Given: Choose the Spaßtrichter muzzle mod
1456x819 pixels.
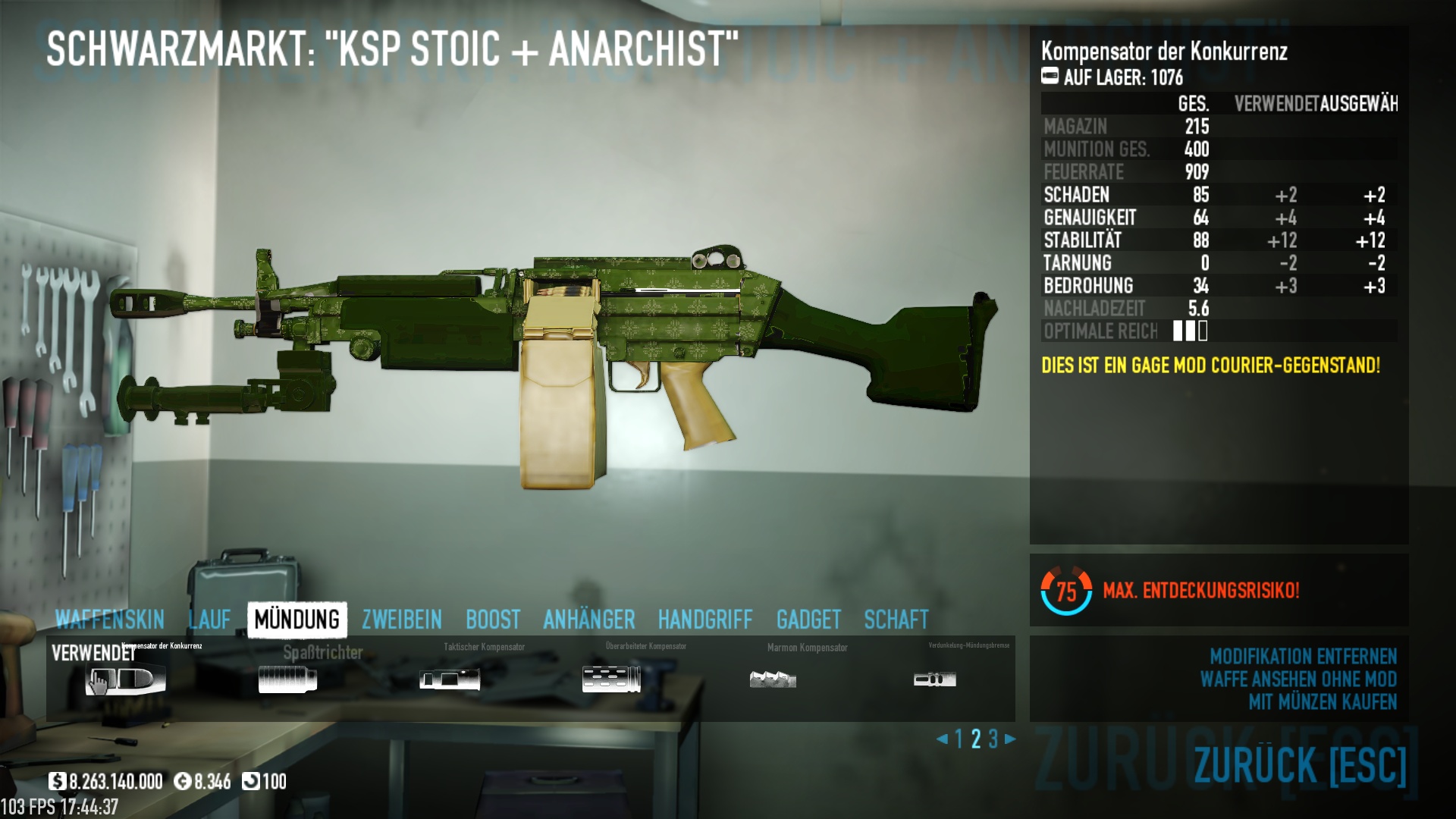Looking at the screenshot, I should point(287,679).
